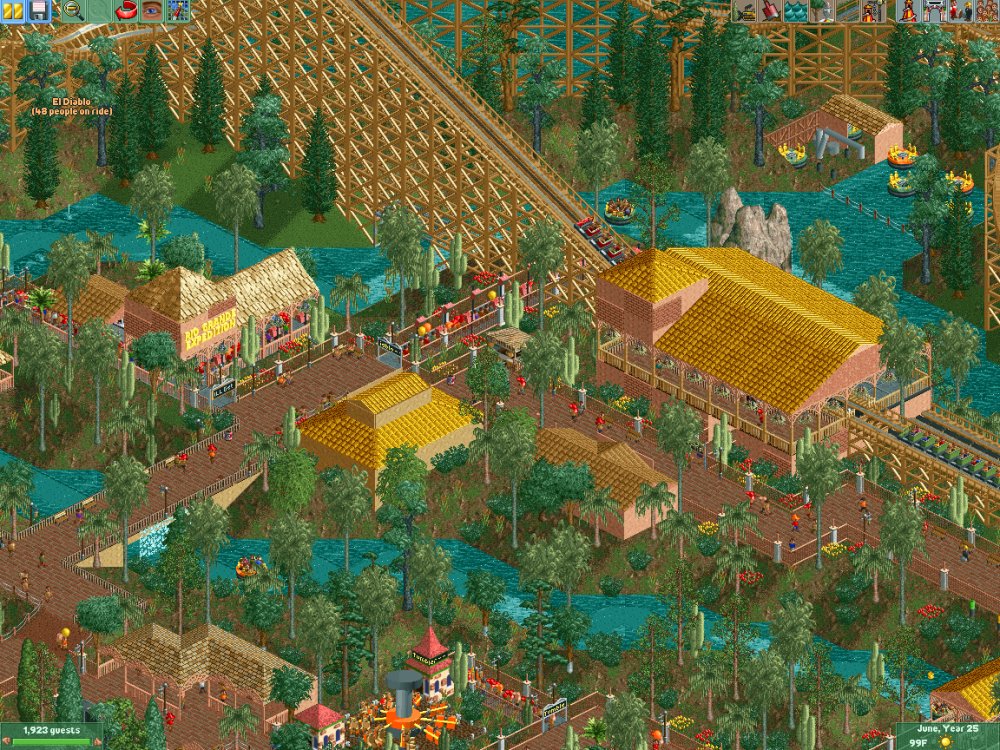This screenshot has width=1000, height=750.
Task: Open view options with the eye icon
Action: [x=151, y=11]
